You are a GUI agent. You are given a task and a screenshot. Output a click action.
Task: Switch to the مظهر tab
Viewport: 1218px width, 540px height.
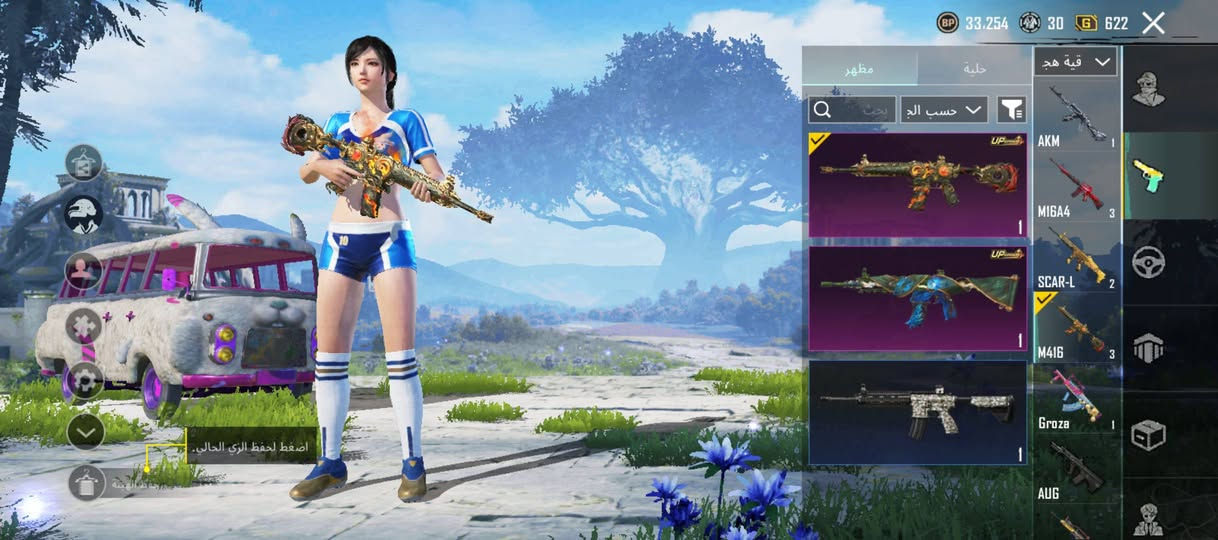860,68
